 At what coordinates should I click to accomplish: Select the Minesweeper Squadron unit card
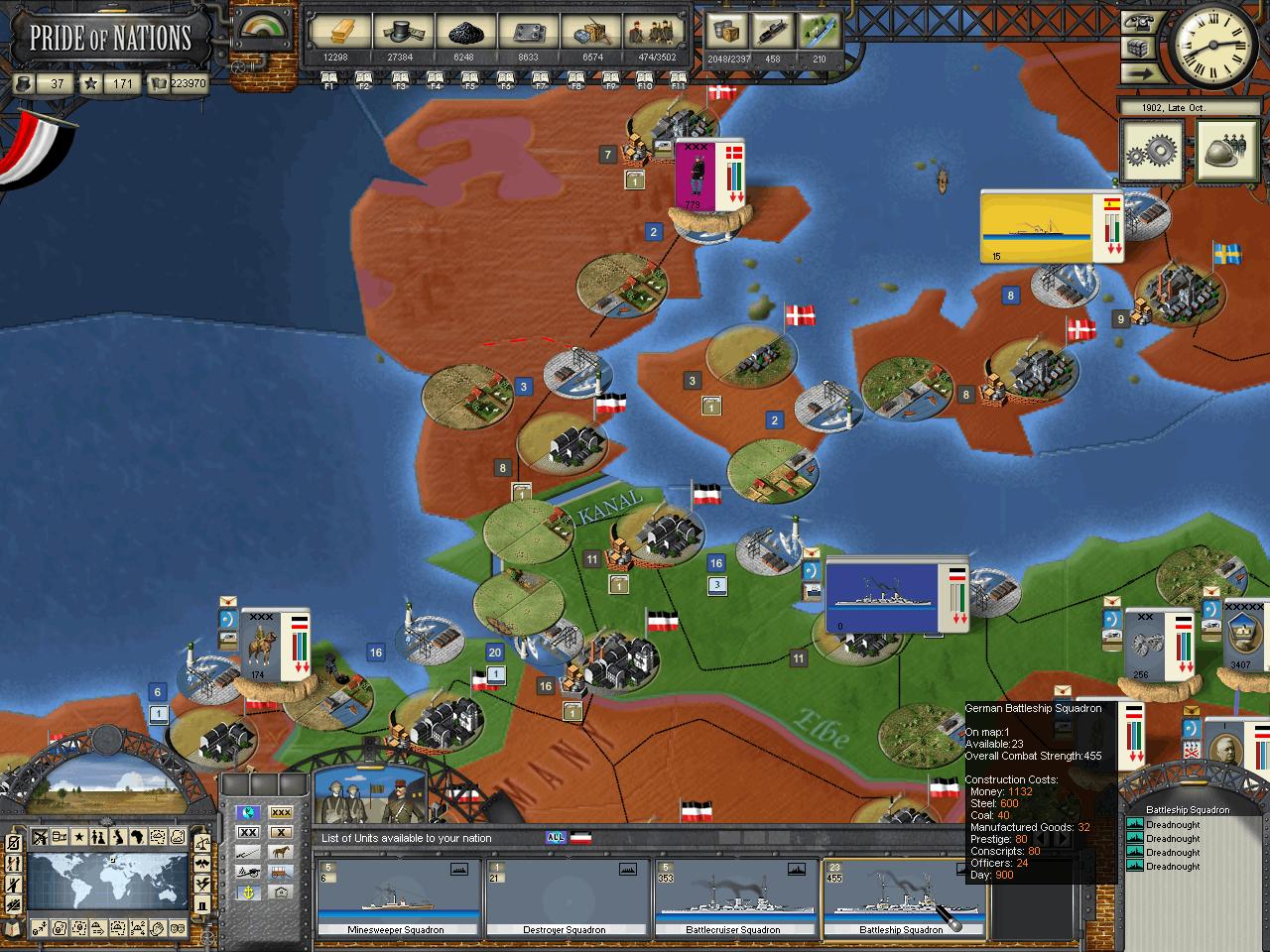click(396, 898)
